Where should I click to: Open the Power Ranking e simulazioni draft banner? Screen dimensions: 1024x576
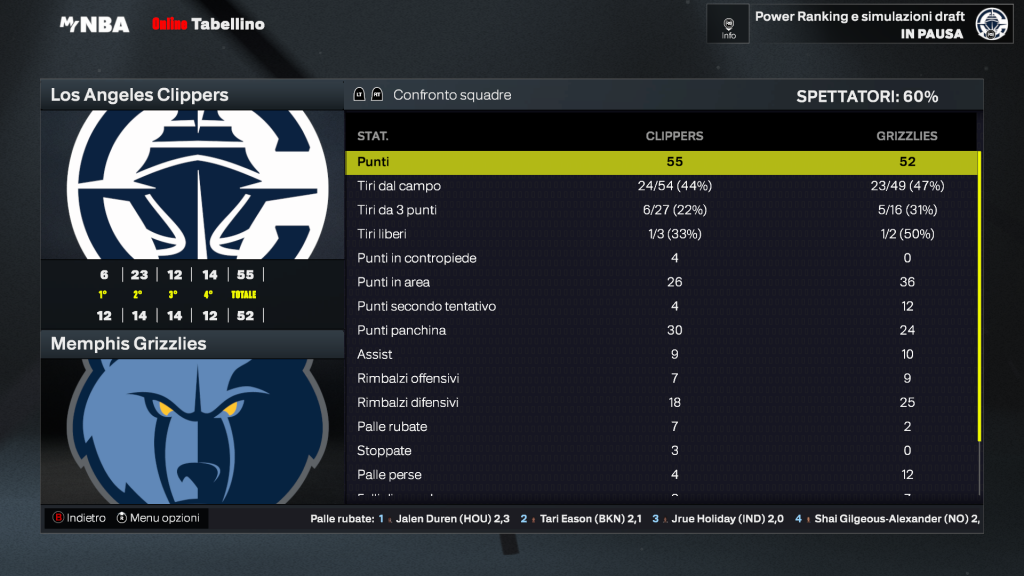coord(859,25)
